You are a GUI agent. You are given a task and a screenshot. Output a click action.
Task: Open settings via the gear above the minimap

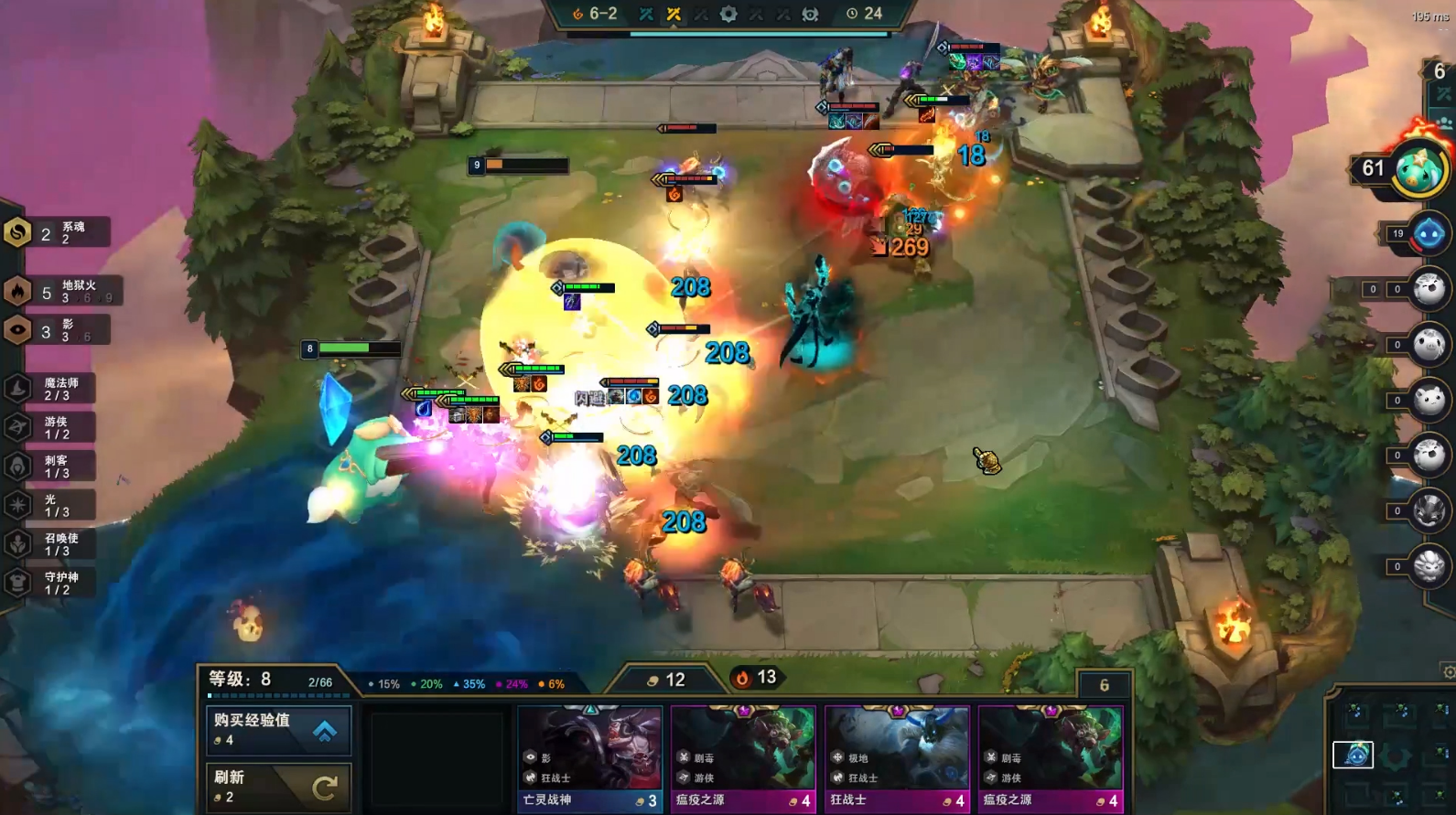[x=1449, y=672]
